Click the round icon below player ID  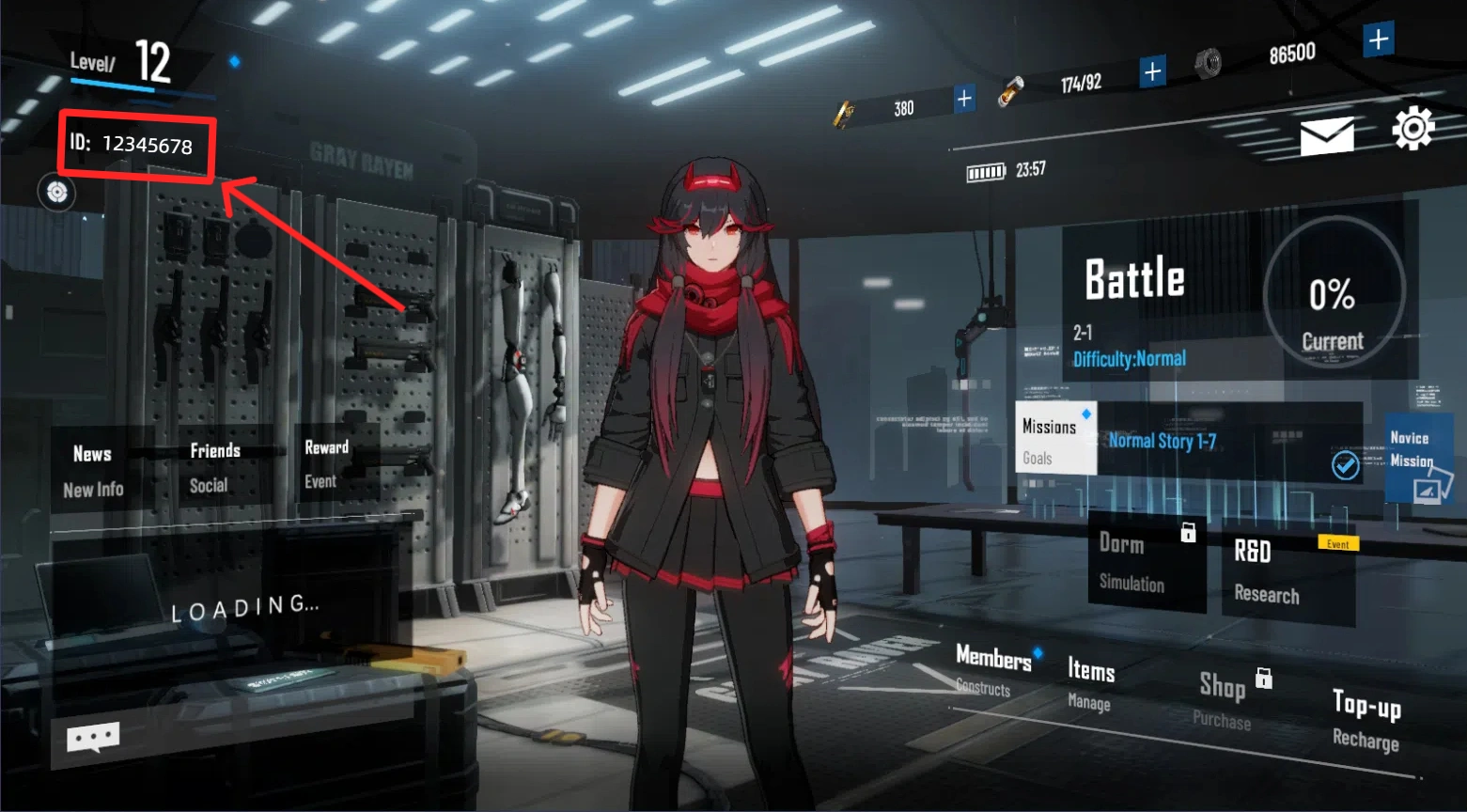pyautogui.click(x=57, y=192)
